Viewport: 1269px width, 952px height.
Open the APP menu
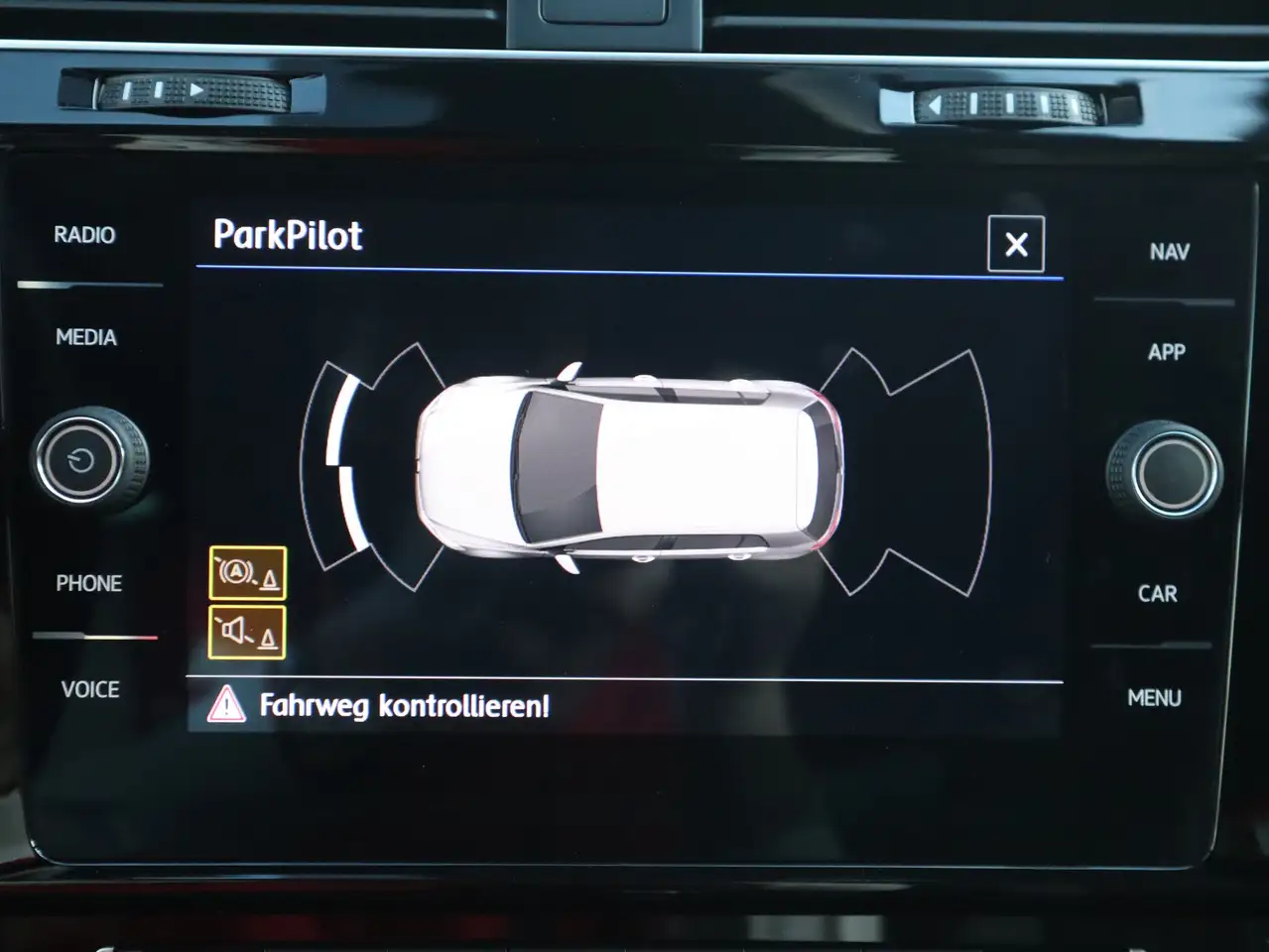pos(1167,352)
